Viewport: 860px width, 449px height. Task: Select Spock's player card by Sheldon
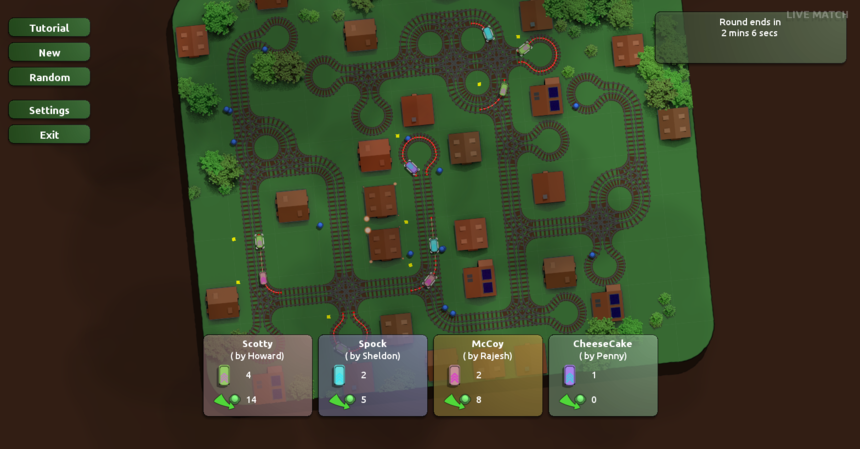[372, 375]
